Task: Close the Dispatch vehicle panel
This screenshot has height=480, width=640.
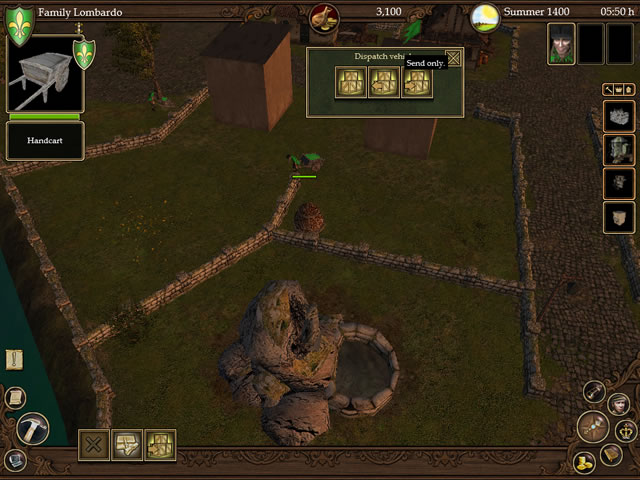Action: coord(454,58)
